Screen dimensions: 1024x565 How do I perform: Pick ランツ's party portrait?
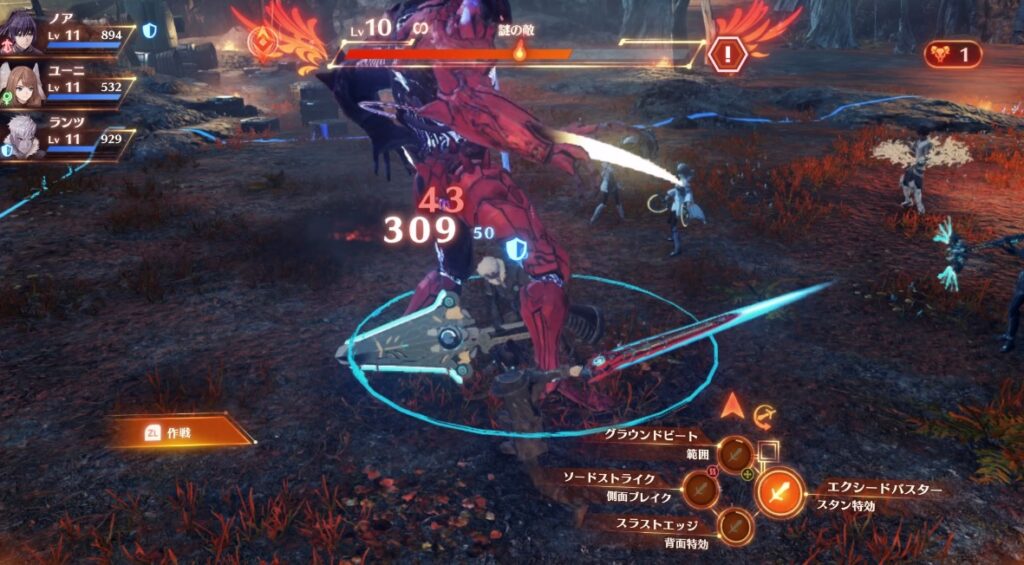pyautogui.click(x=22, y=137)
